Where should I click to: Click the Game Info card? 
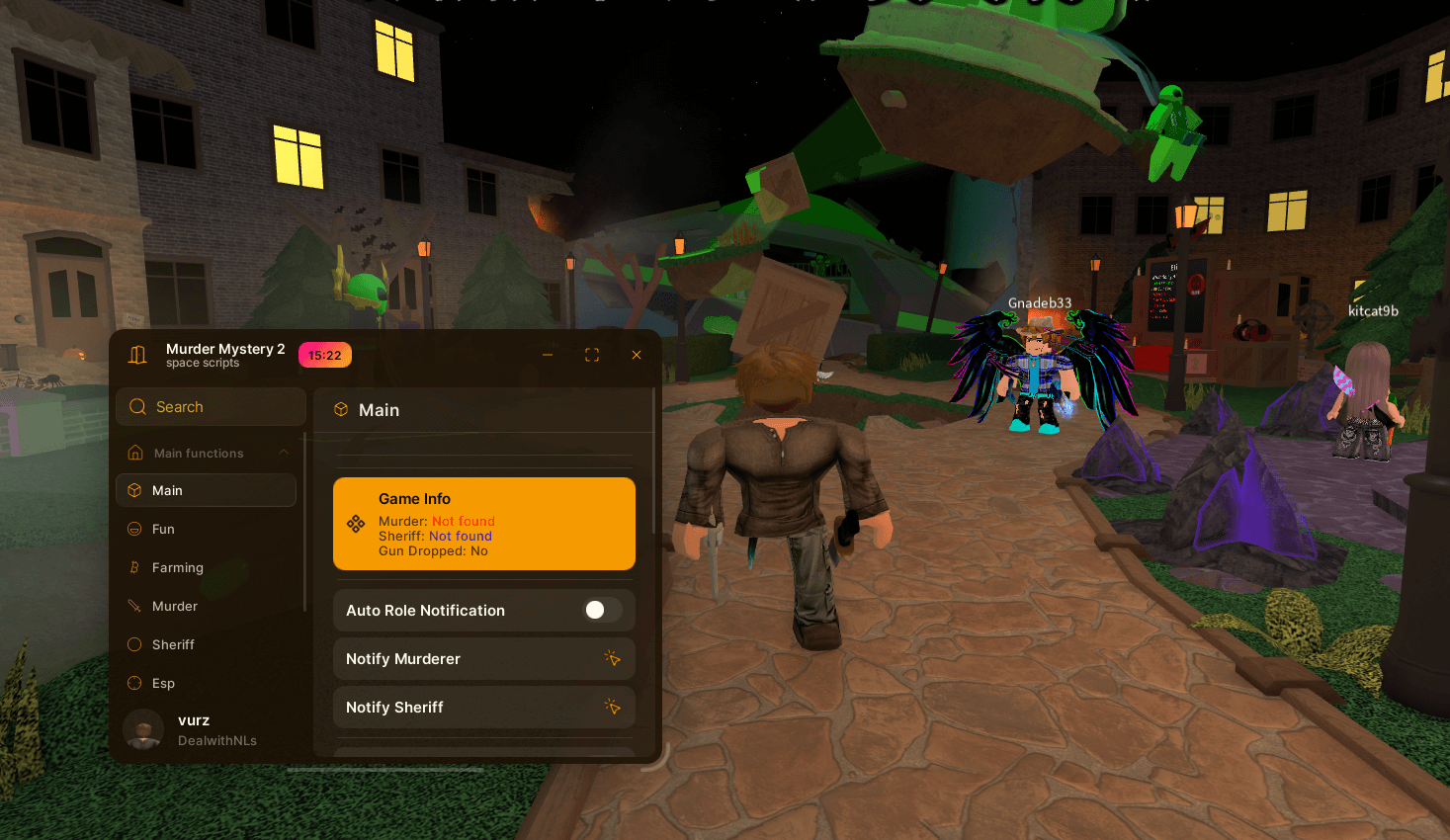pyautogui.click(x=483, y=524)
